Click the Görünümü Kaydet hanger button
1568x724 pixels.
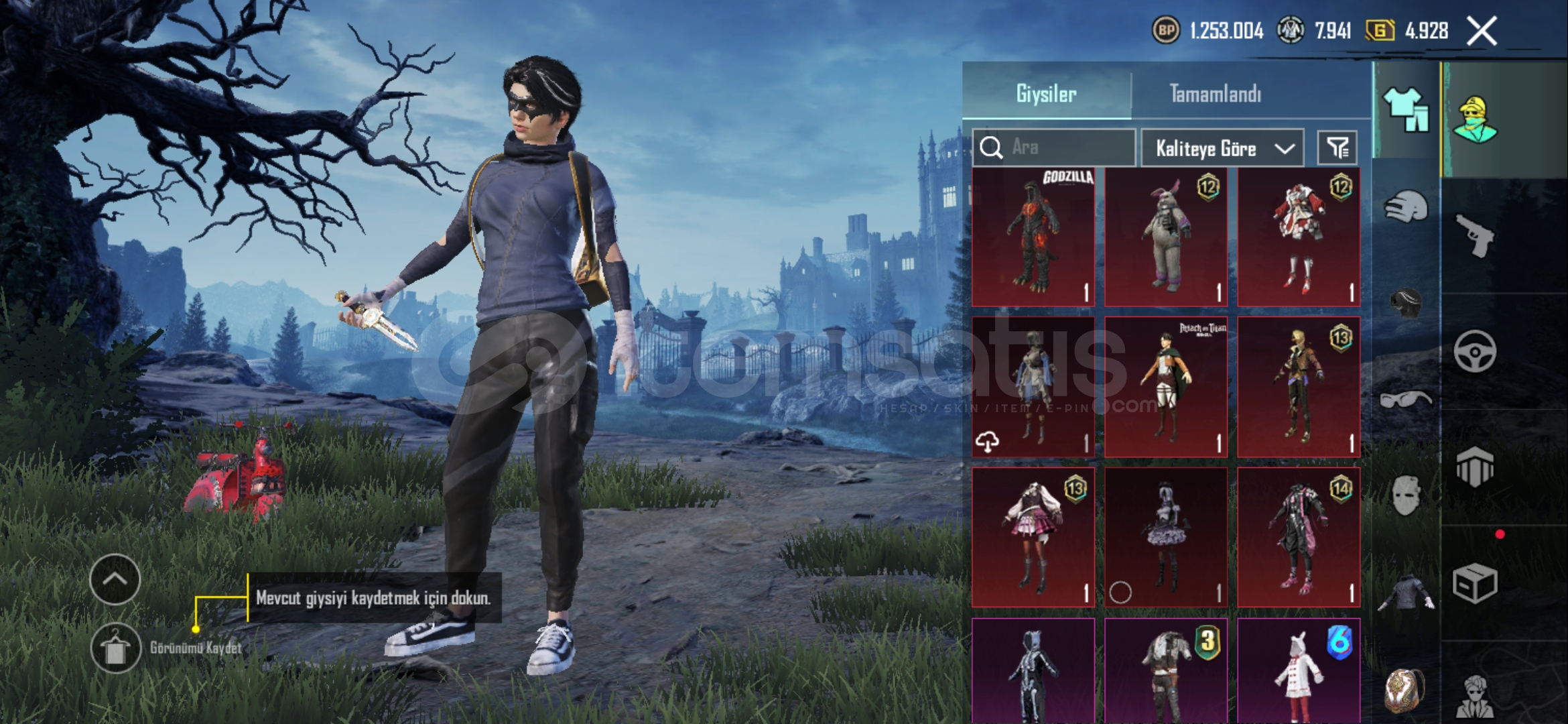[x=115, y=648]
